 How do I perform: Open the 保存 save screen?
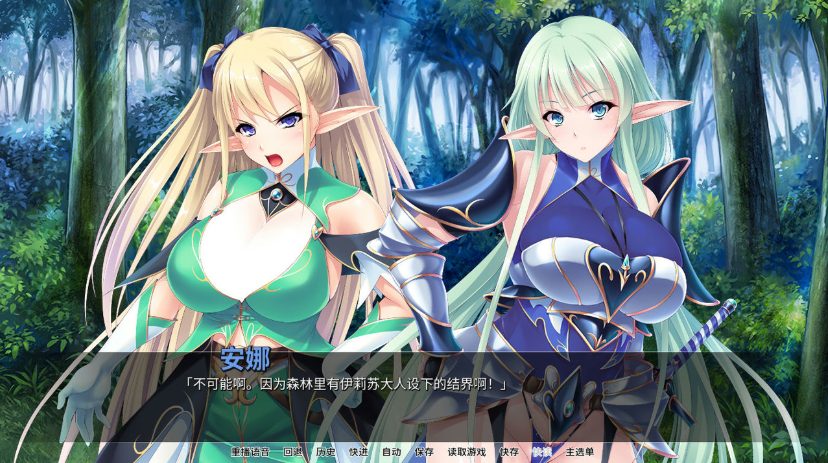[424, 452]
